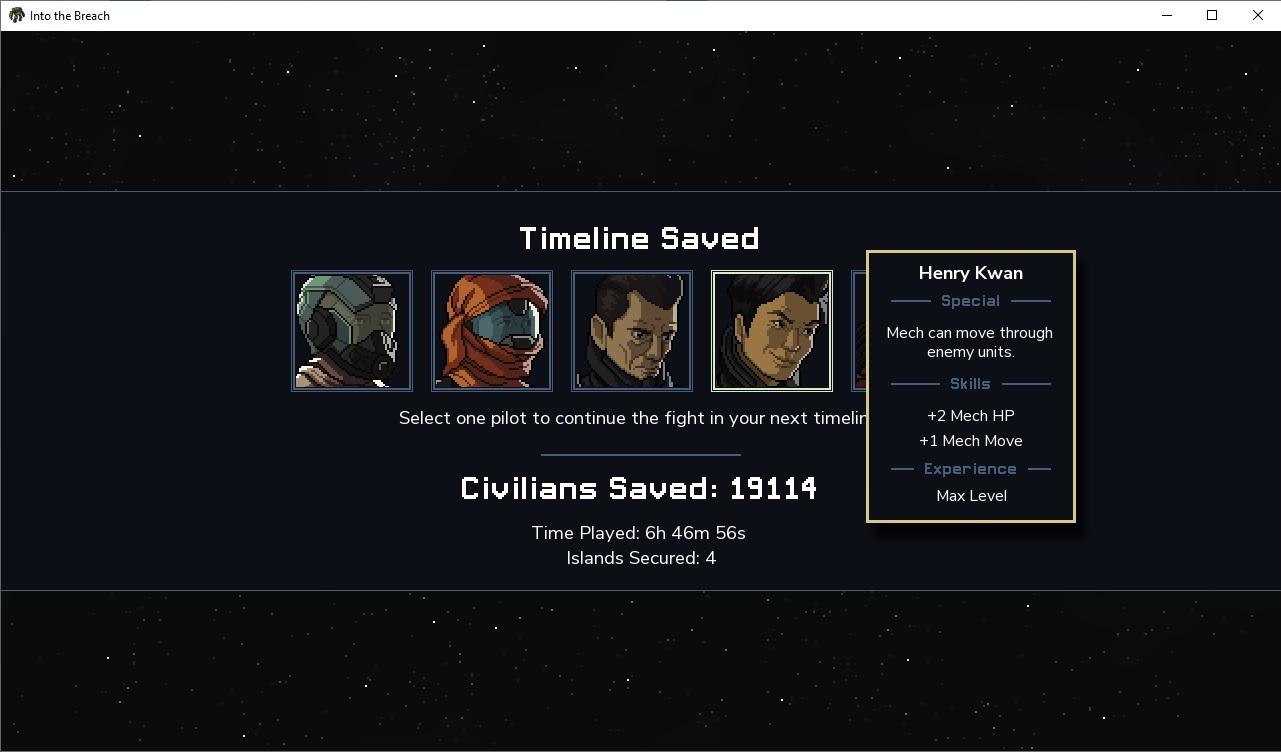Click the Timeline Saved title
Screen dimensions: 1281x753
click(x=639, y=238)
